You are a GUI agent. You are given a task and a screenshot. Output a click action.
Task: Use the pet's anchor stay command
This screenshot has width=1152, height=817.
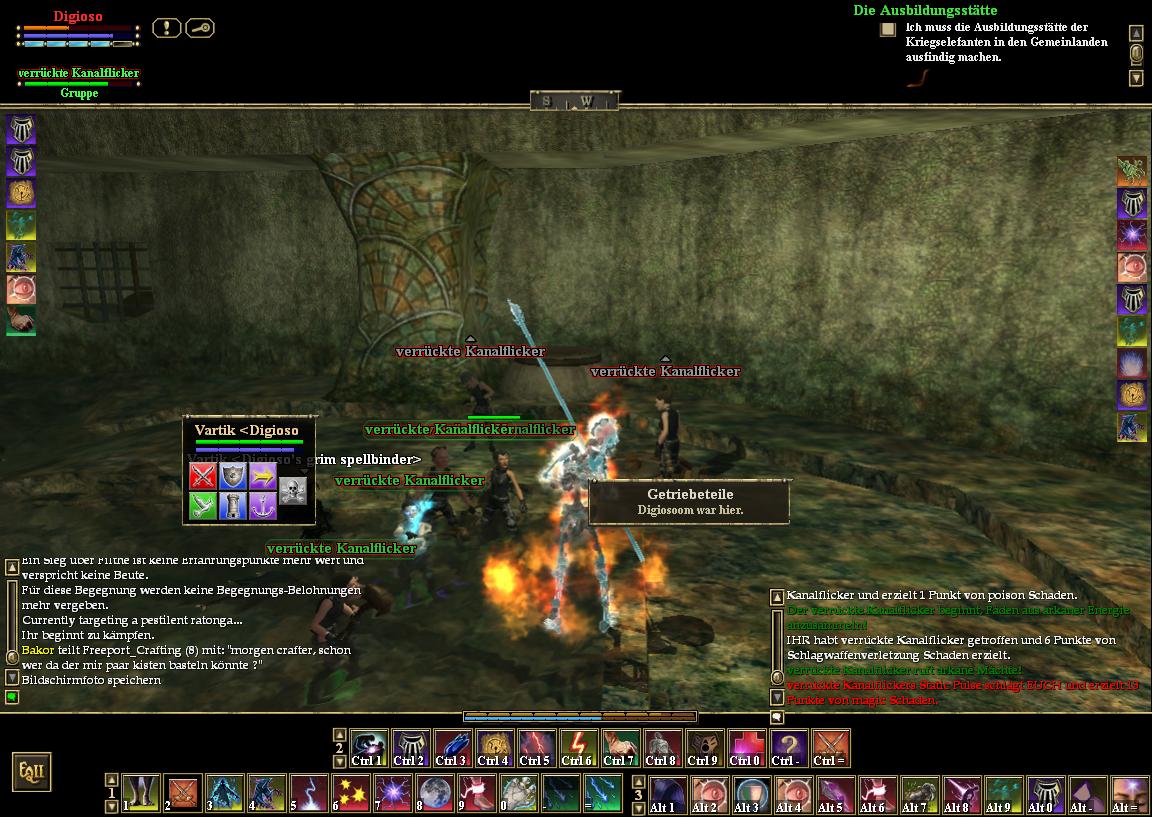pyautogui.click(x=263, y=506)
